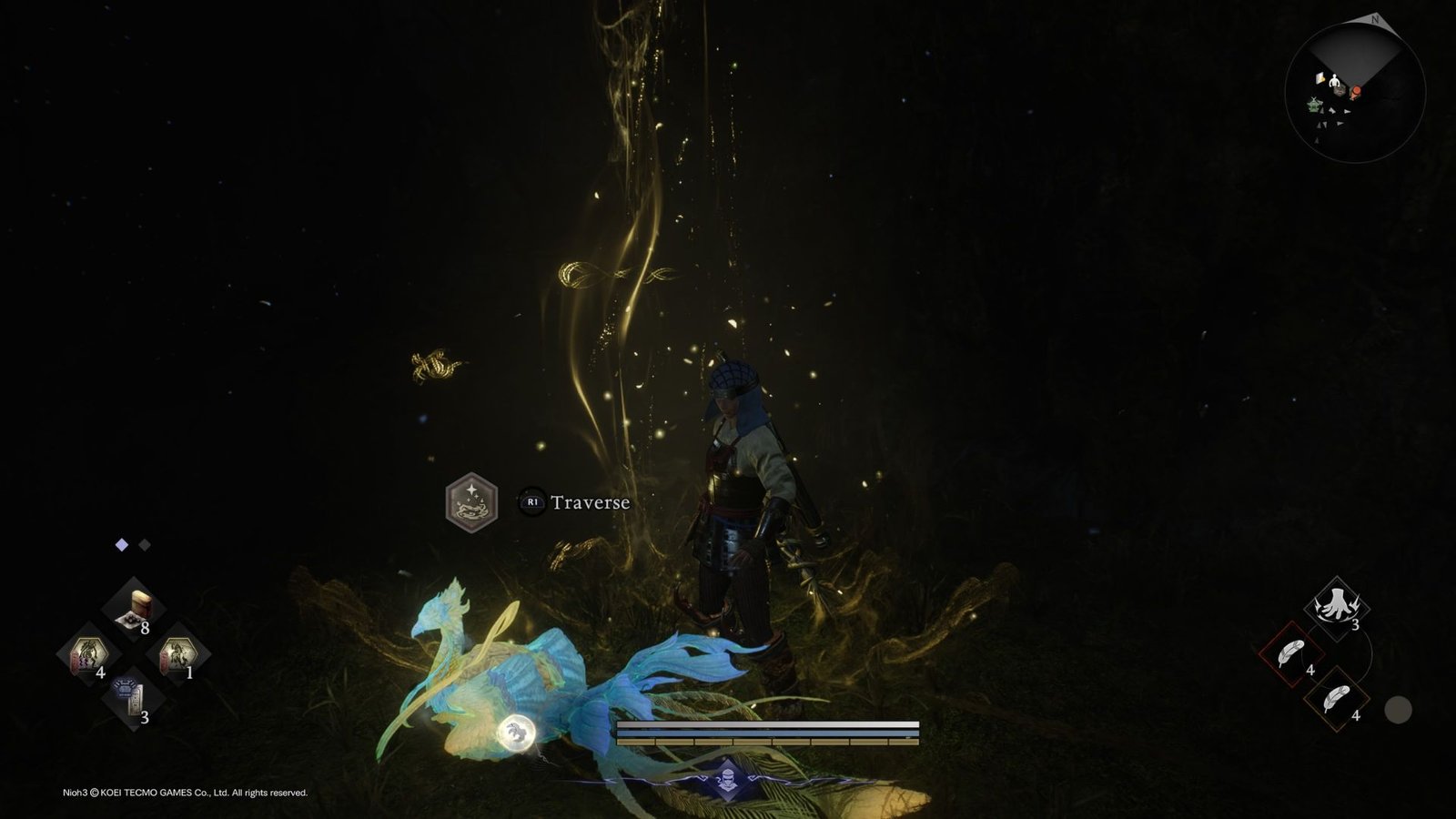1456x819 pixels.
Task: Toggle the dimmed gray diamond slot indicator
Action: (x=145, y=544)
